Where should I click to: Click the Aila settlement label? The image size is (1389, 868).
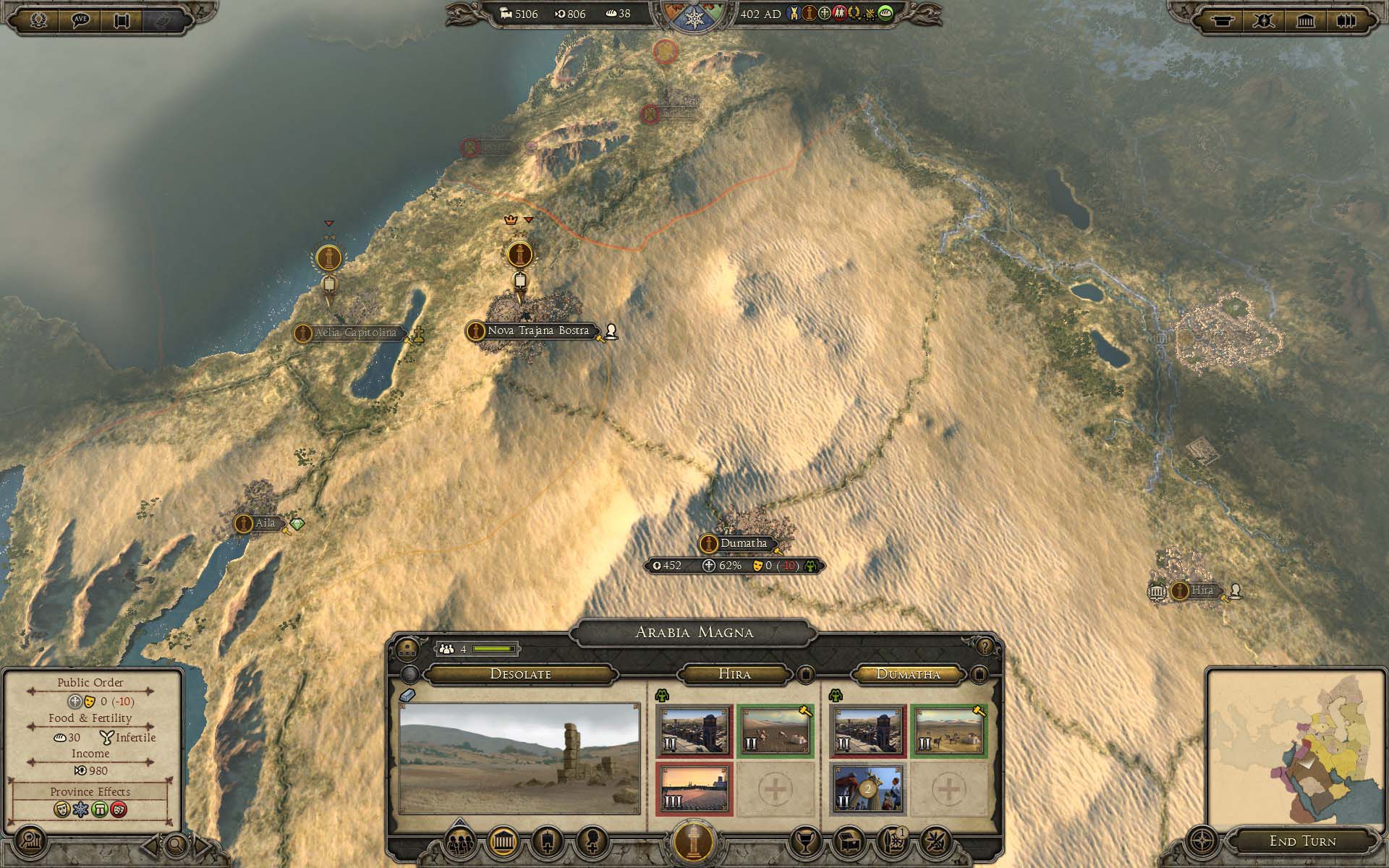pos(265,523)
